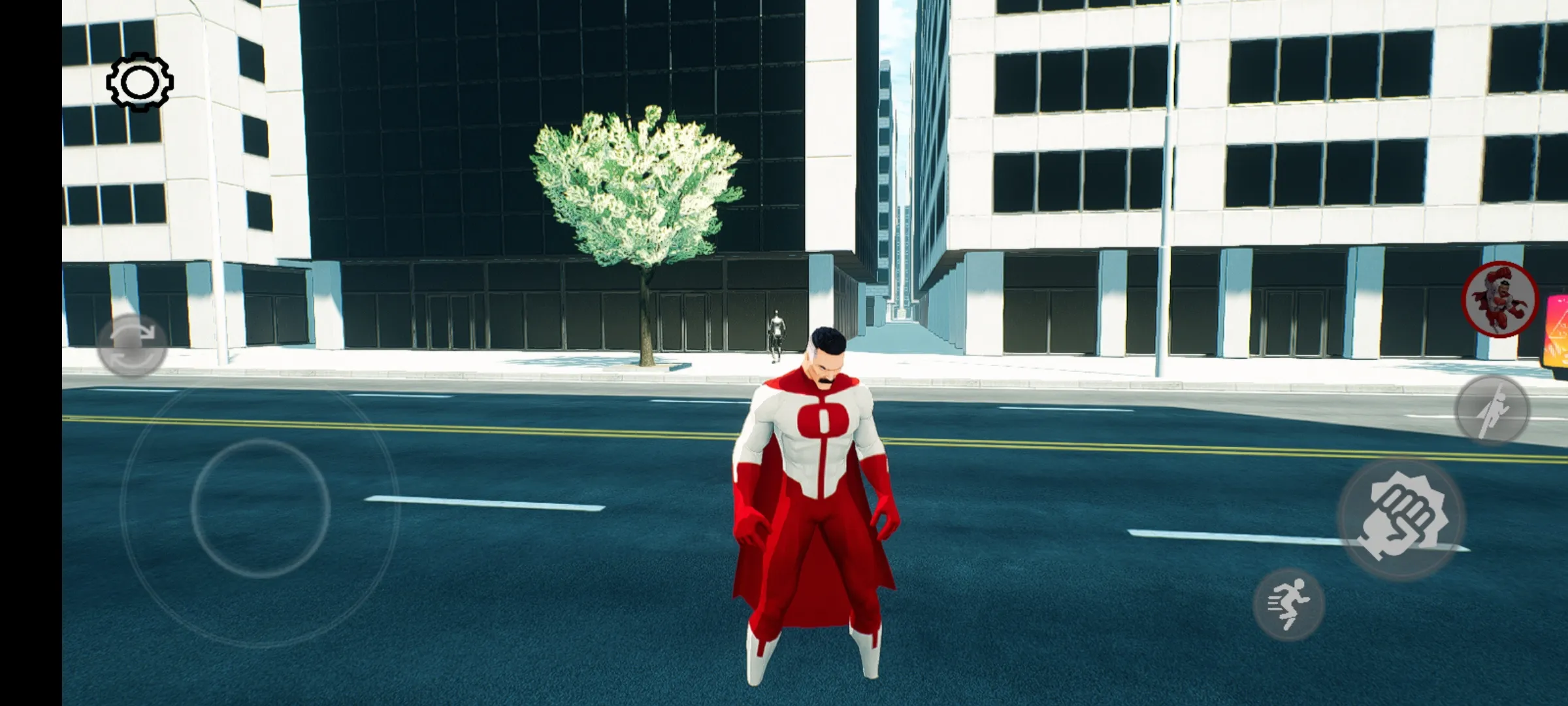Open the gear settings menu
The width and height of the screenshot is (1568, 706).
[x=139, y=82]
